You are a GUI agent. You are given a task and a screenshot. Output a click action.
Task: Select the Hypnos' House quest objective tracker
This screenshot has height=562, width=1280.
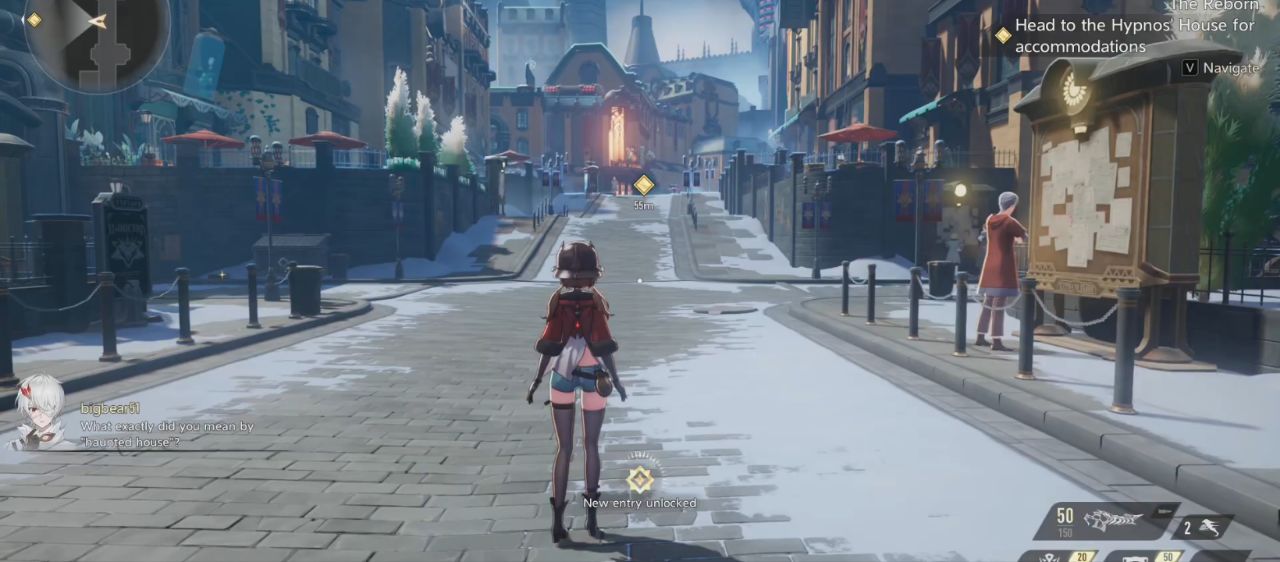(x=1133, y=36)
